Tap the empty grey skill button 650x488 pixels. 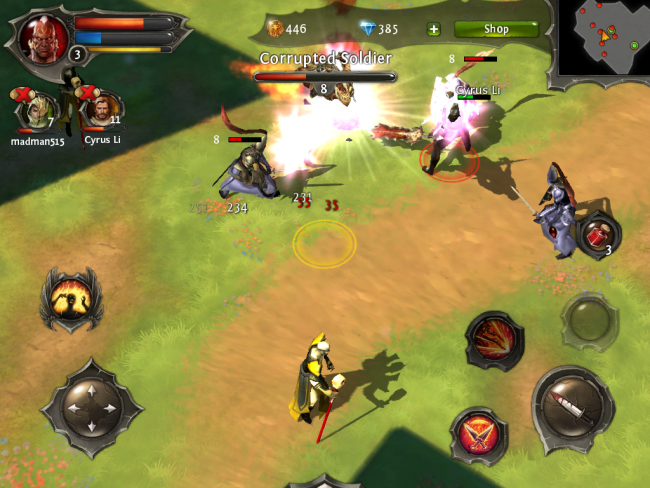pyautogui.click(x=589, y=321)
